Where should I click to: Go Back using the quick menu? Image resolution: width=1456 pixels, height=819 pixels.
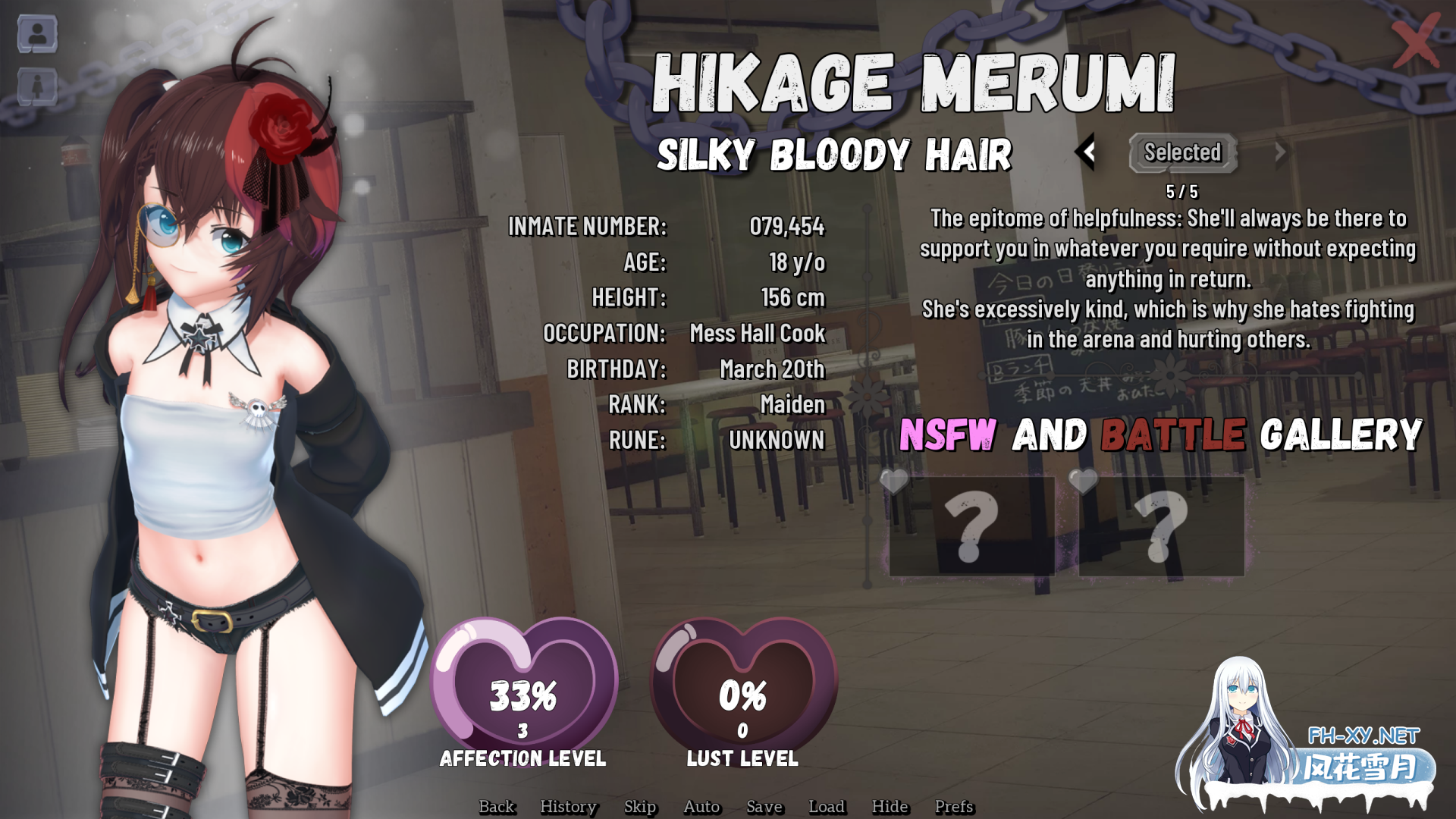(x=497, y=806)
